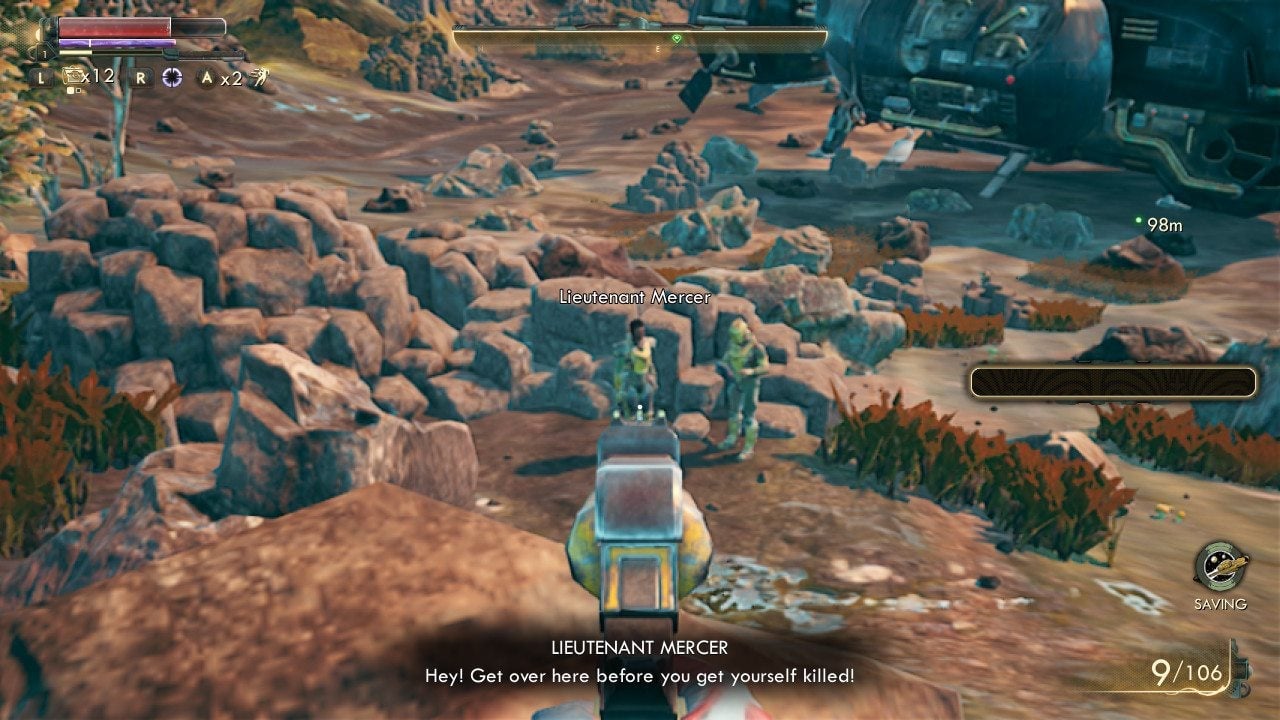Click the Lieutenant Mercer nameplate above the NPC
Image resolution: width=1280 pixels, height=720 pixels.
(x=634, y=297)
